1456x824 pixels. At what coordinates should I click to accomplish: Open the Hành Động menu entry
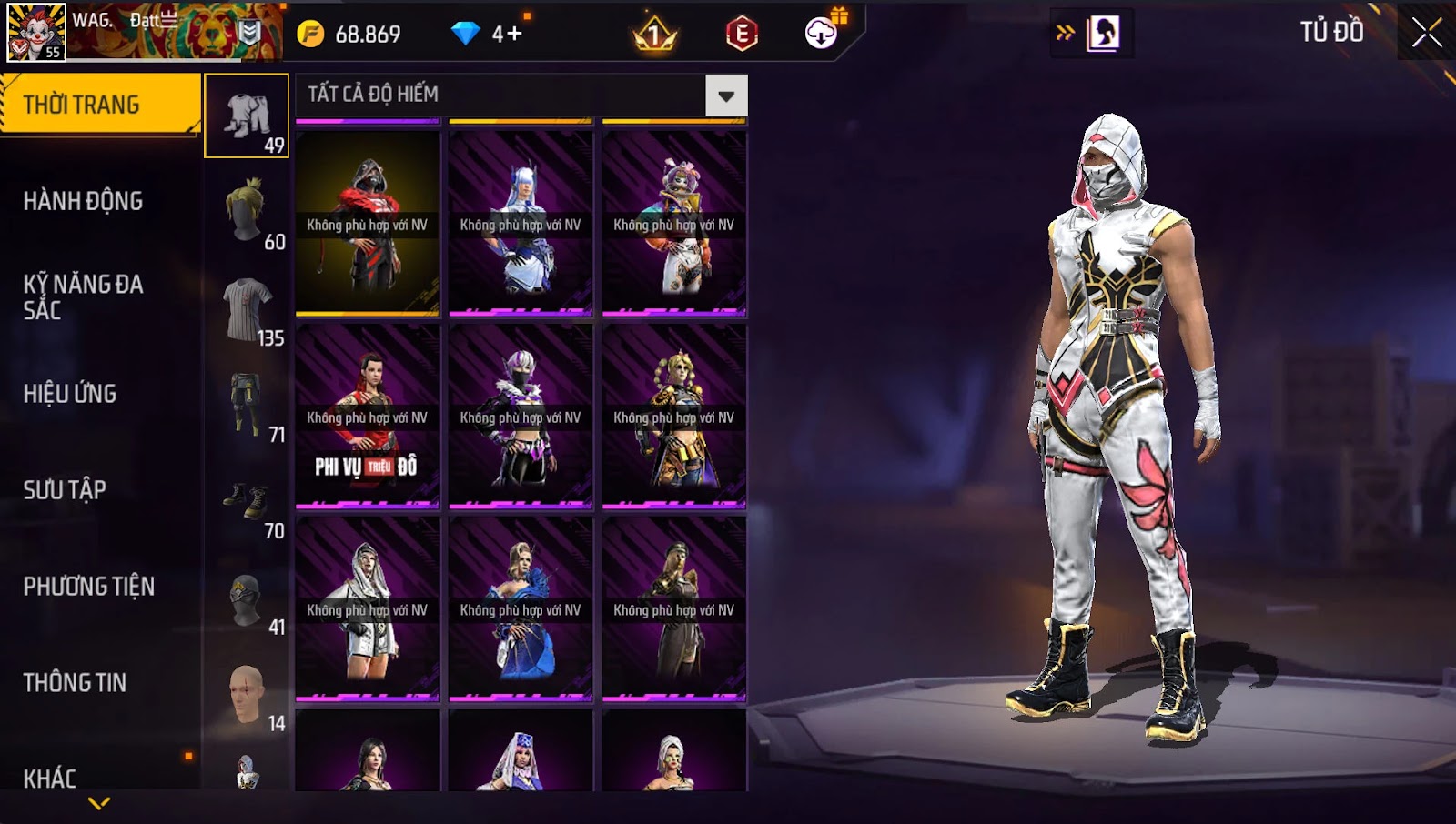click(x=83, y=201)
